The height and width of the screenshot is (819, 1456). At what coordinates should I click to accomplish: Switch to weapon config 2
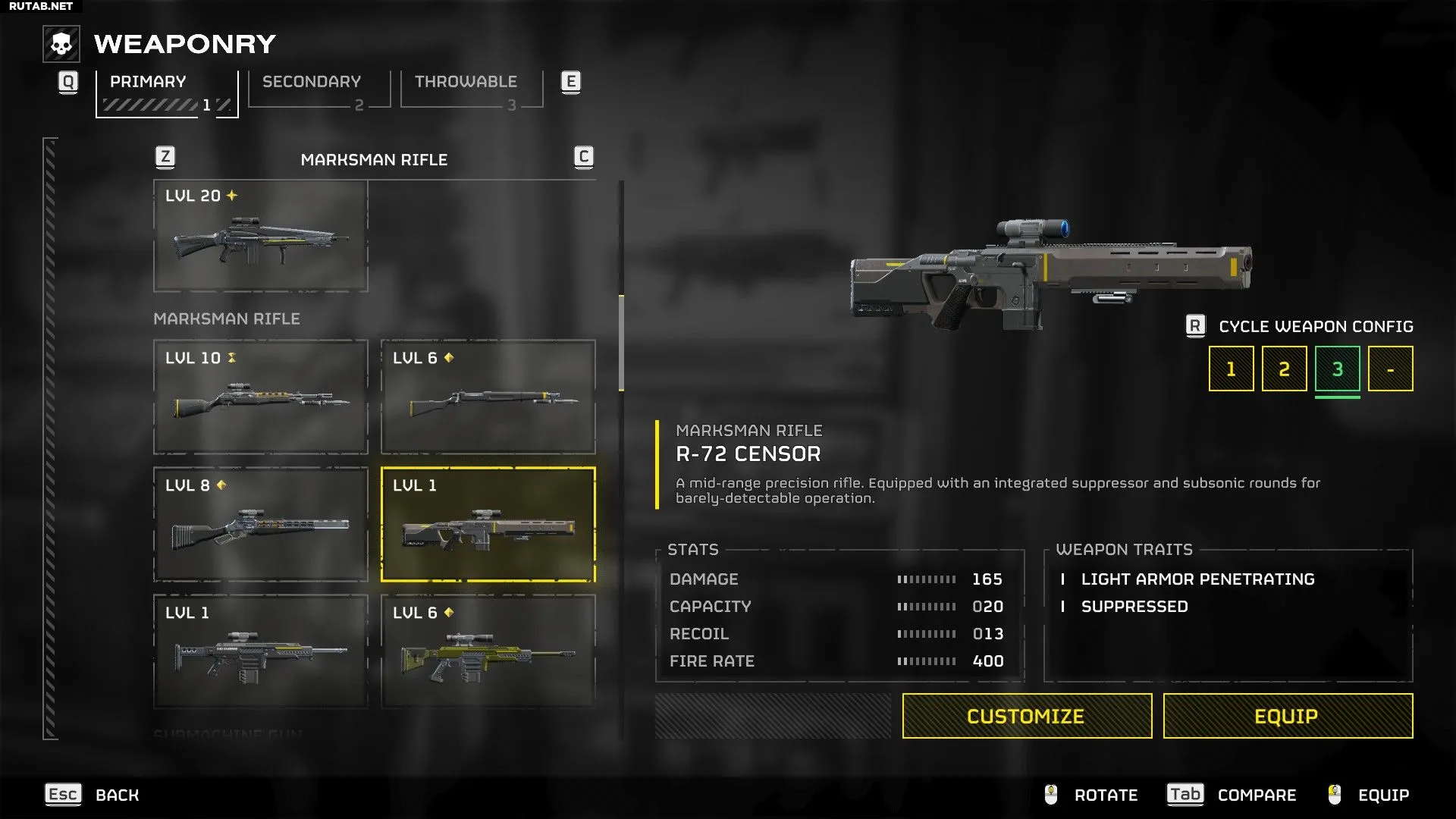[x=1284, y=369]
